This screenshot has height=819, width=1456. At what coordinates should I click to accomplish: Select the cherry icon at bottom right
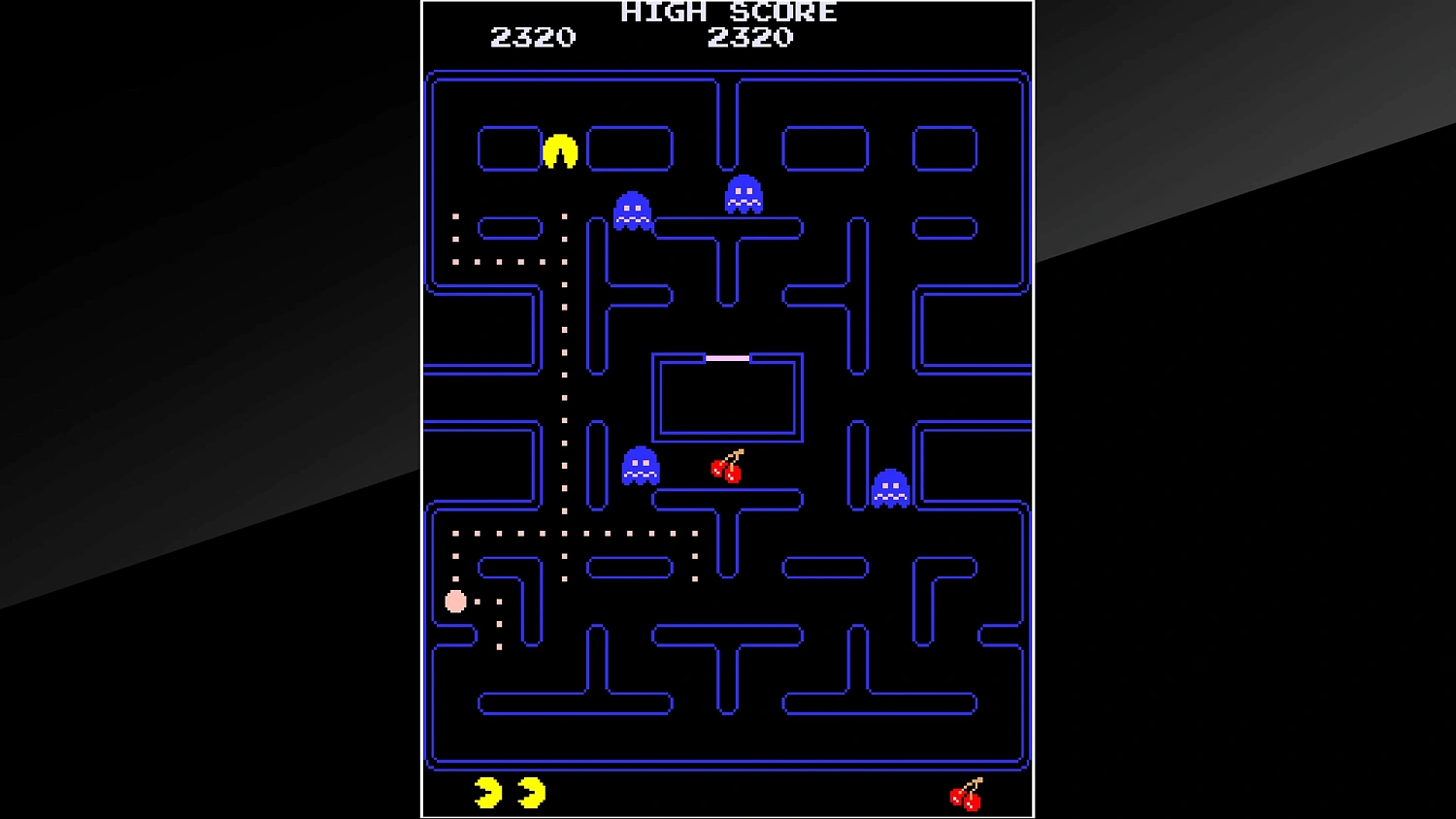point(963,796)
